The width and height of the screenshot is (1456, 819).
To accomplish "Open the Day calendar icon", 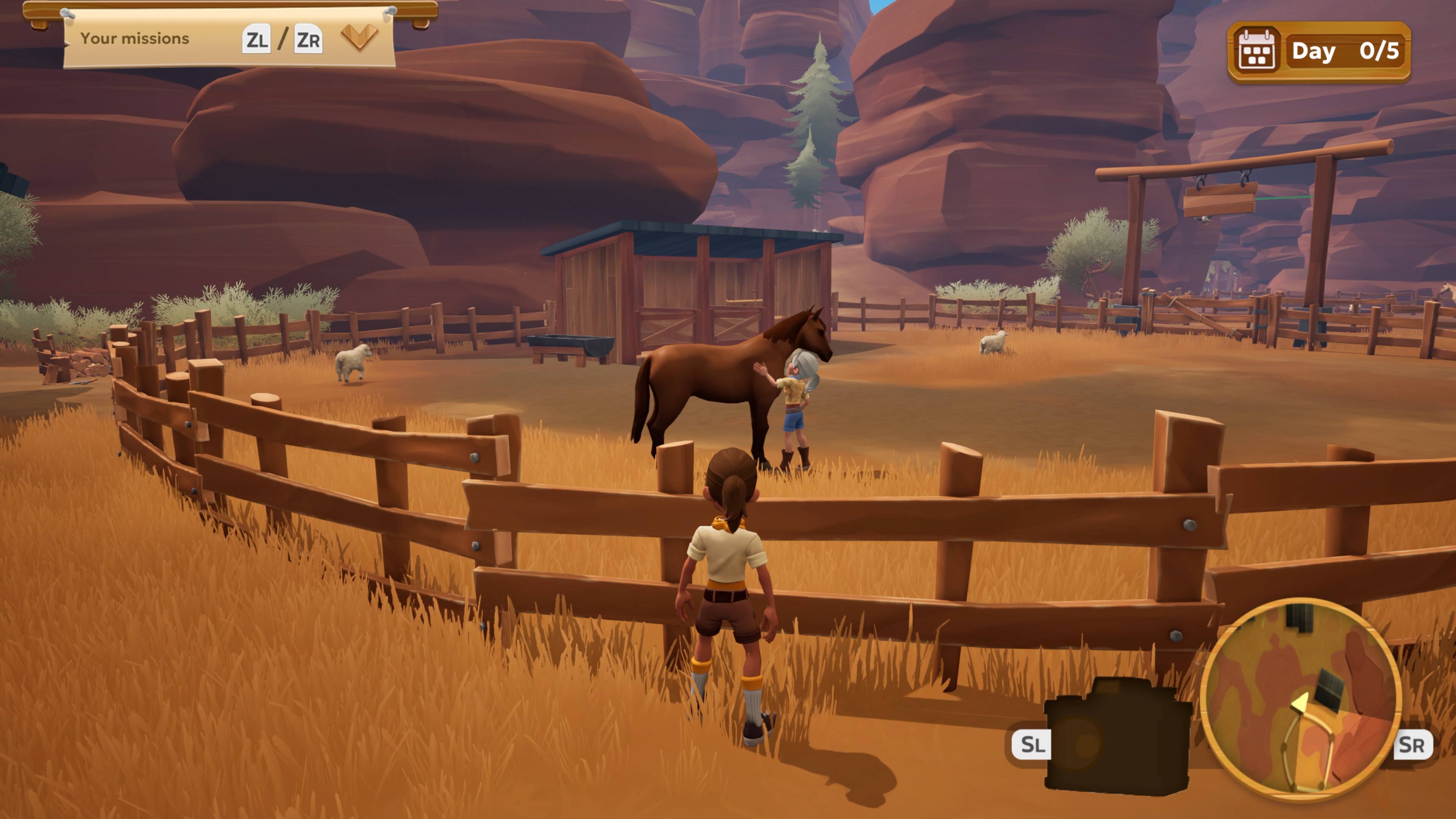I will pos(1256,51).
